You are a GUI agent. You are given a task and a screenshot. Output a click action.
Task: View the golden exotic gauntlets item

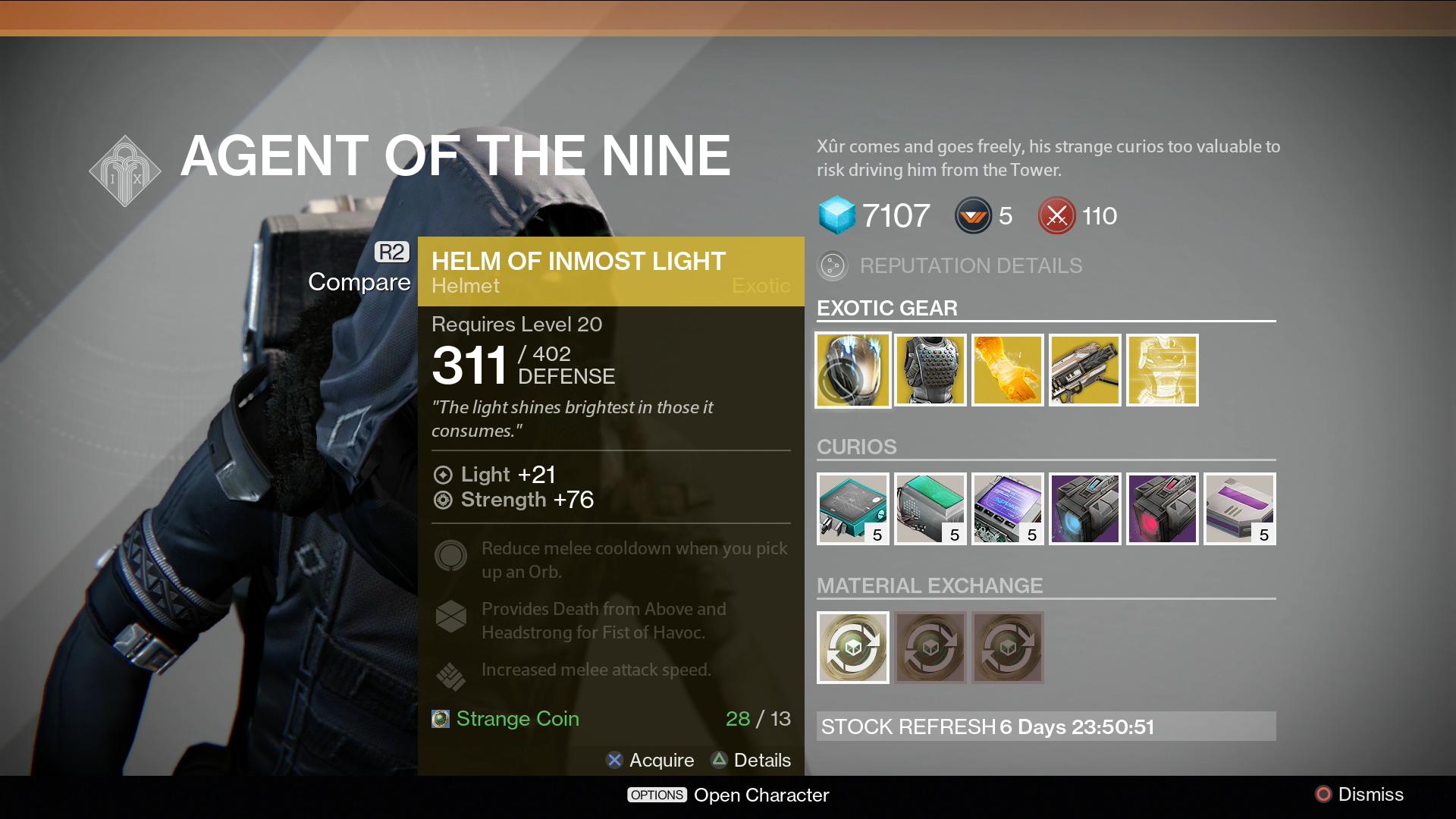(x=1007, y=369)
